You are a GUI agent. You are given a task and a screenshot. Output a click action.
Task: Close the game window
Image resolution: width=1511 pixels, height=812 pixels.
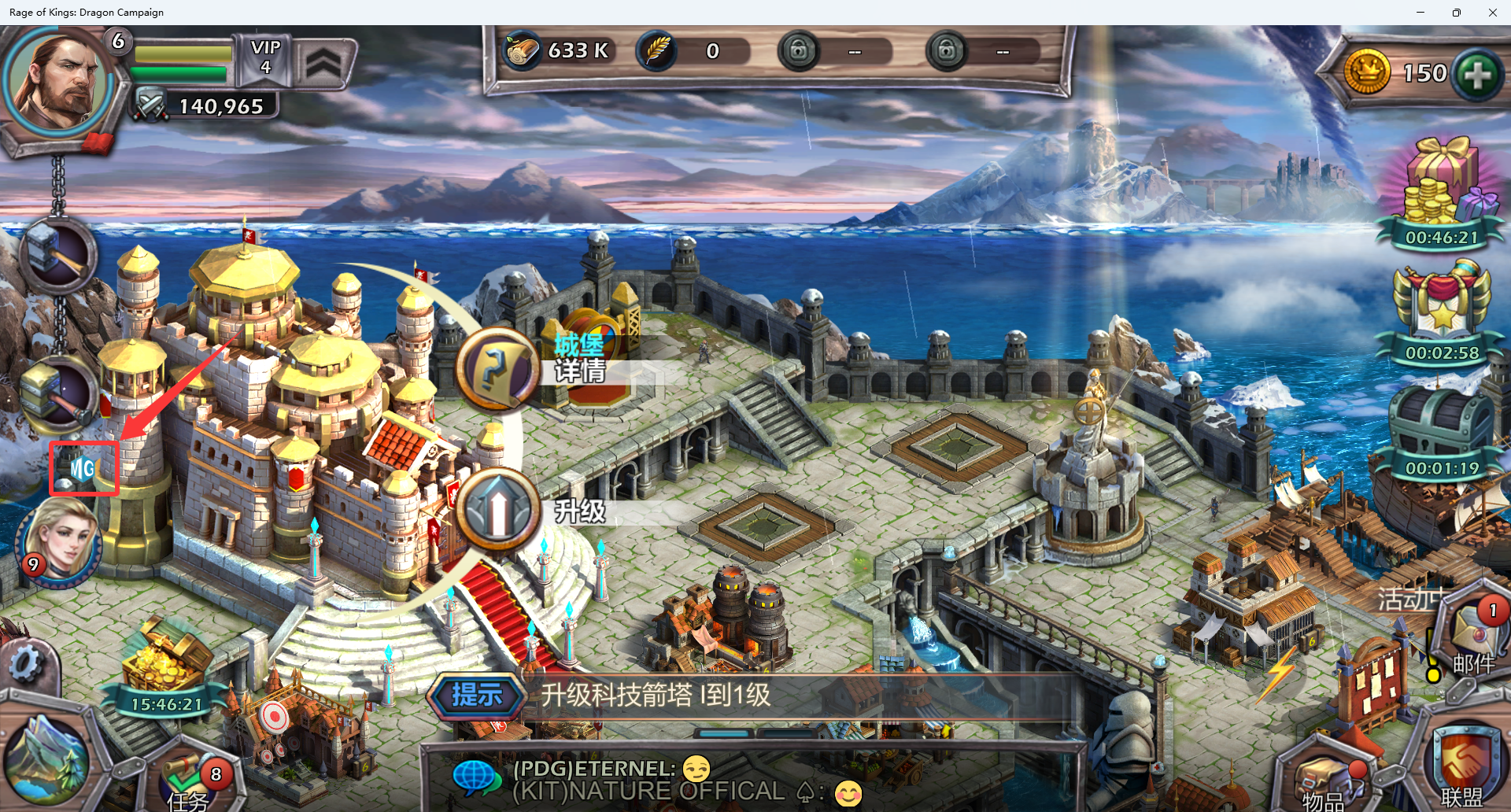click(1492, 13)
